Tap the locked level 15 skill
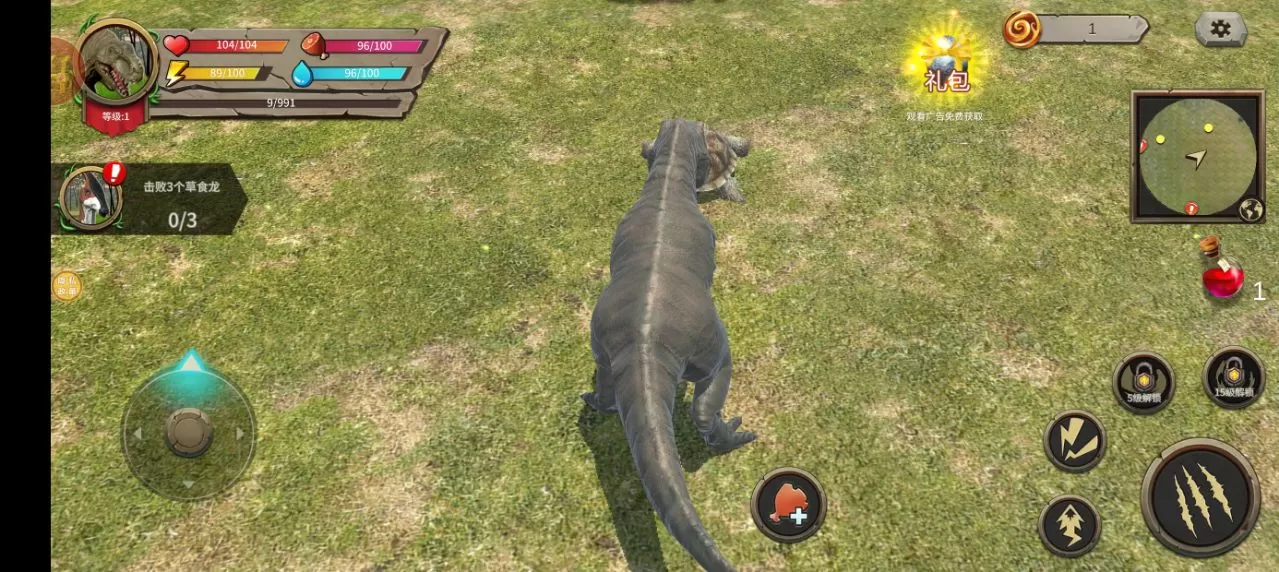Image resolution: width=1279 pixels, height=572 pixels. pos(1233,377)
